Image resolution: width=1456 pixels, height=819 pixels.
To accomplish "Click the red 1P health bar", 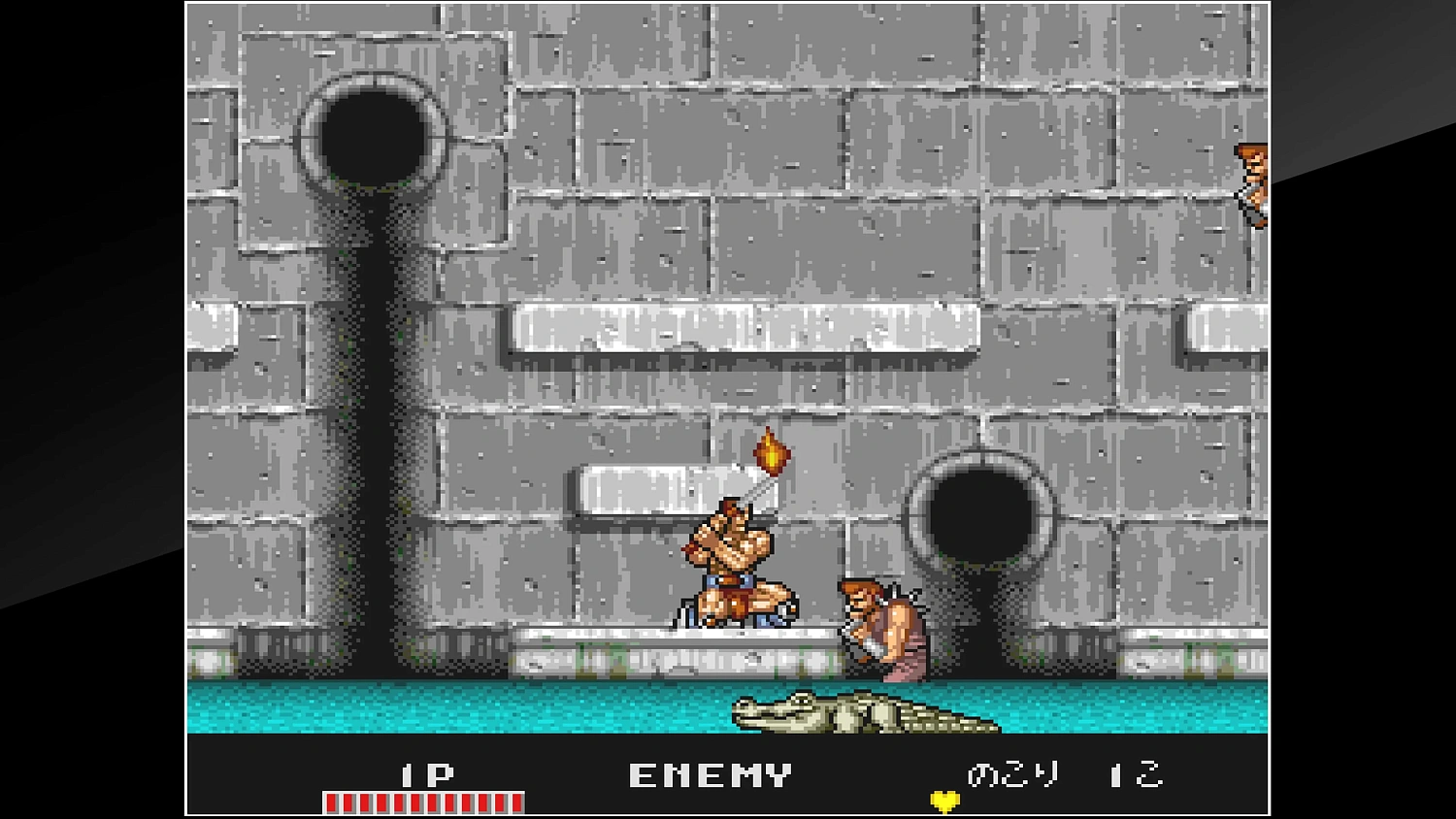I will click(x=422, y=800).
